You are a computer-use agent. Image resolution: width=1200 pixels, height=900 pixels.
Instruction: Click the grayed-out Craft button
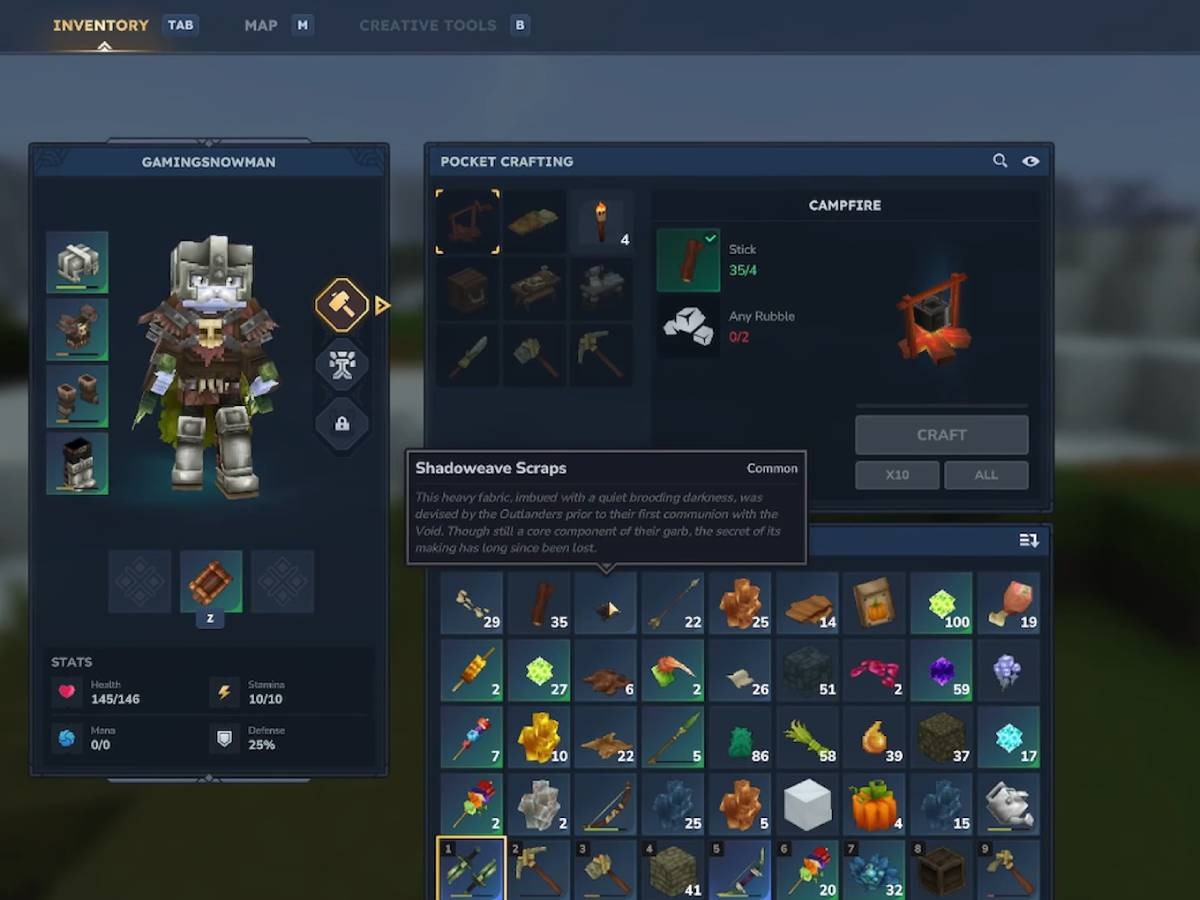[941, 435]
